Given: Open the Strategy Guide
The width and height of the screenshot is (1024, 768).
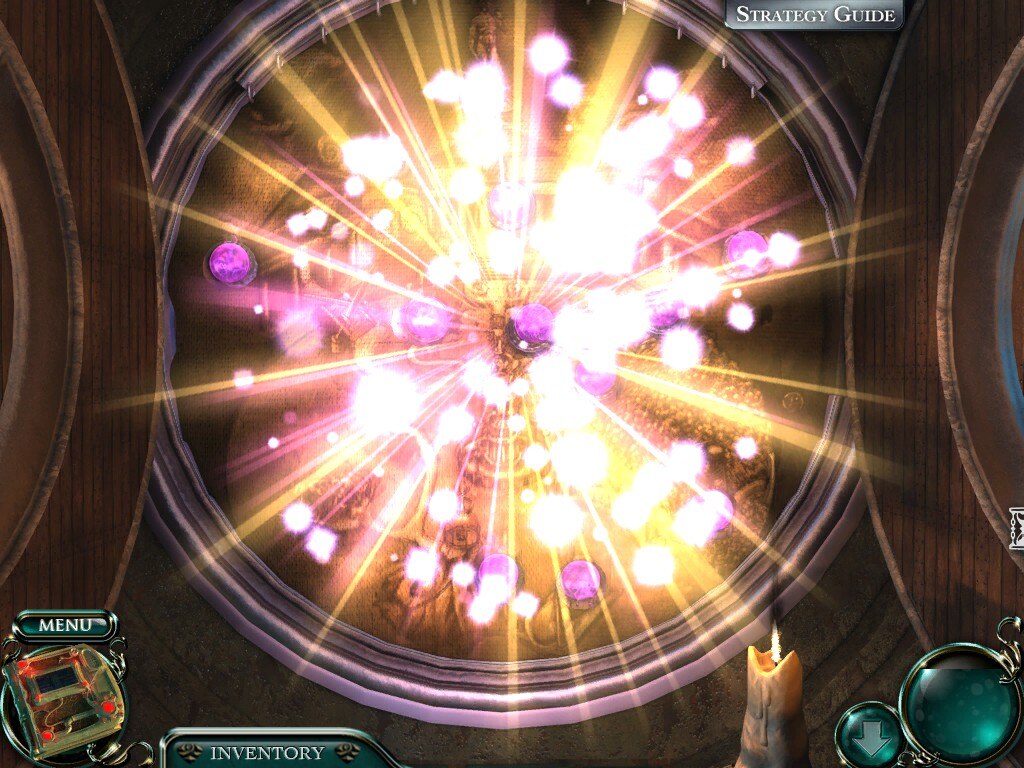Looking at the screenshot, I should (815, 15).
